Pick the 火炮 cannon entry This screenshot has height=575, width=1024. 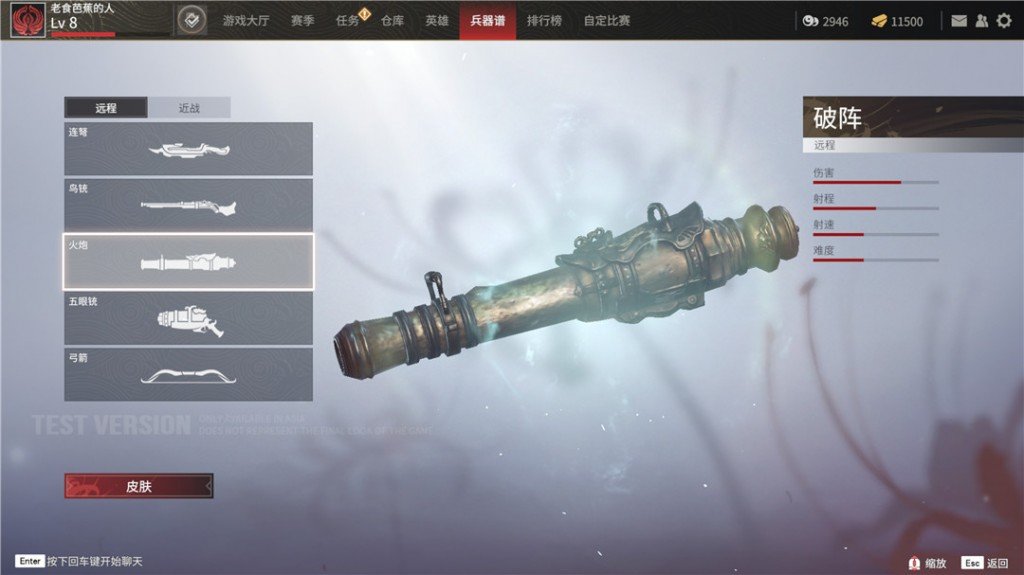188,261
